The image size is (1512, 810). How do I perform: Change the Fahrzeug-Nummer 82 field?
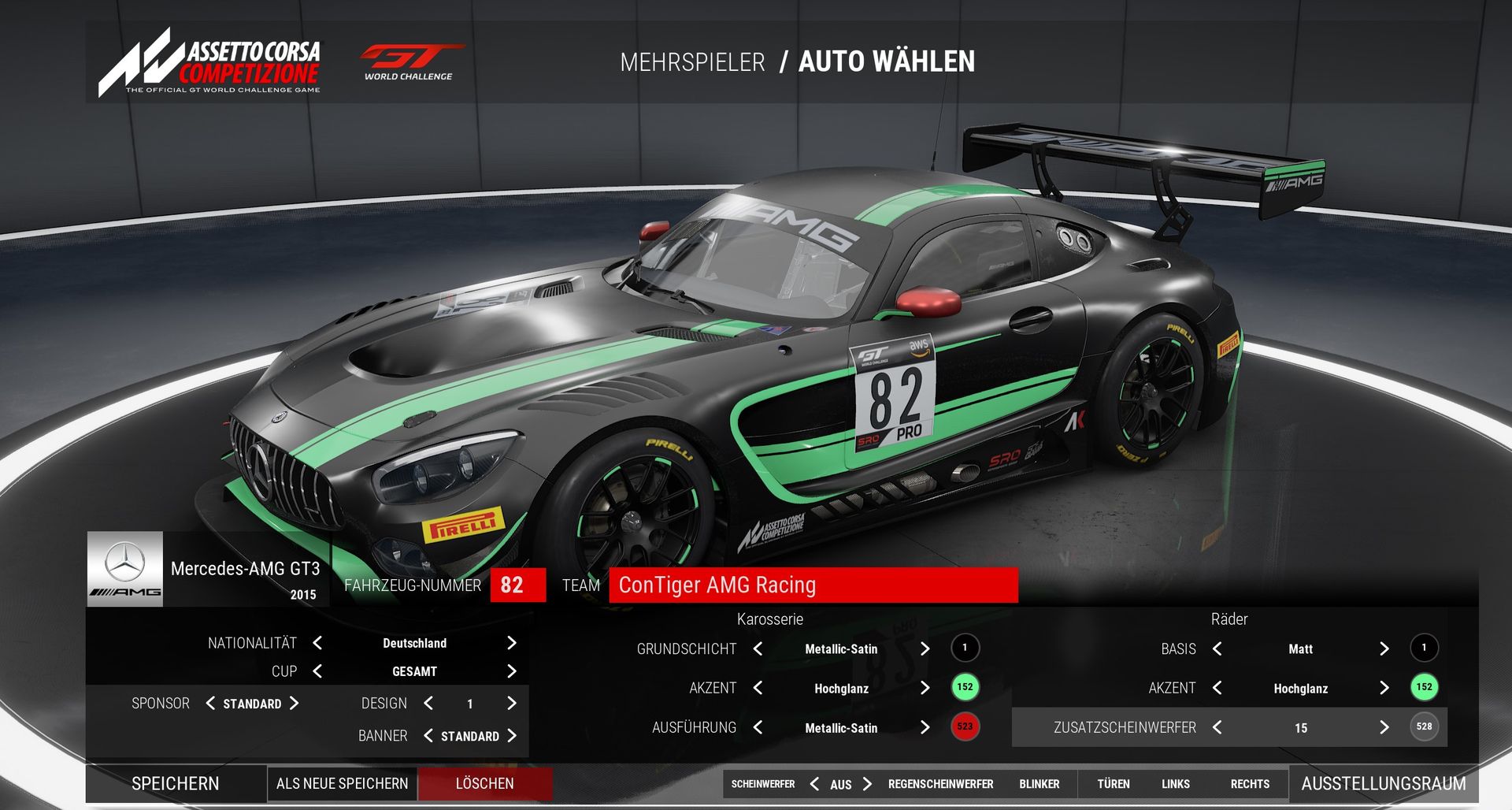click(517, 585)
